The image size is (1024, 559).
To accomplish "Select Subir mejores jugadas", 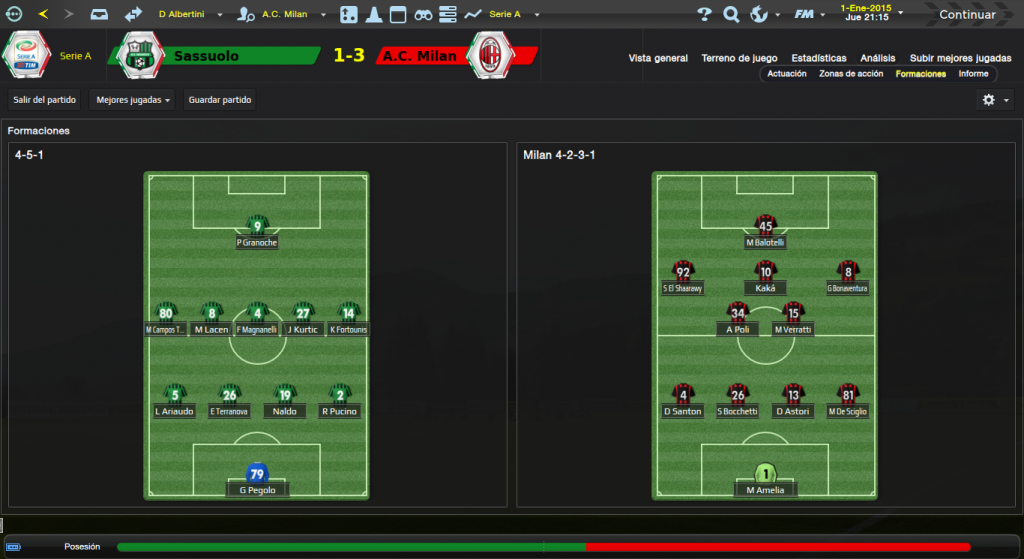I will [960, 58].
